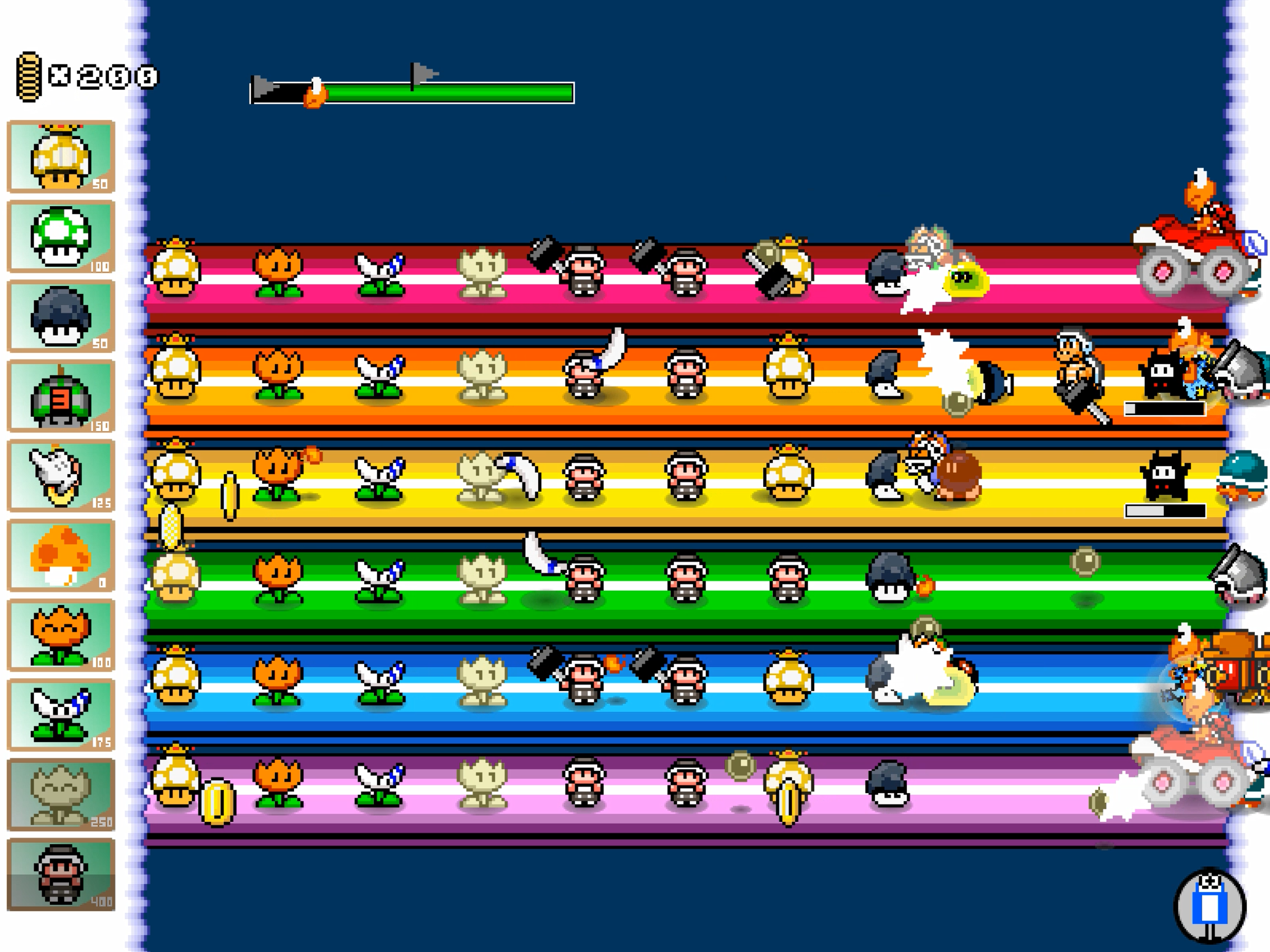
Task: Choose the white glove card costing 125
Action: (x=61, y=476)
